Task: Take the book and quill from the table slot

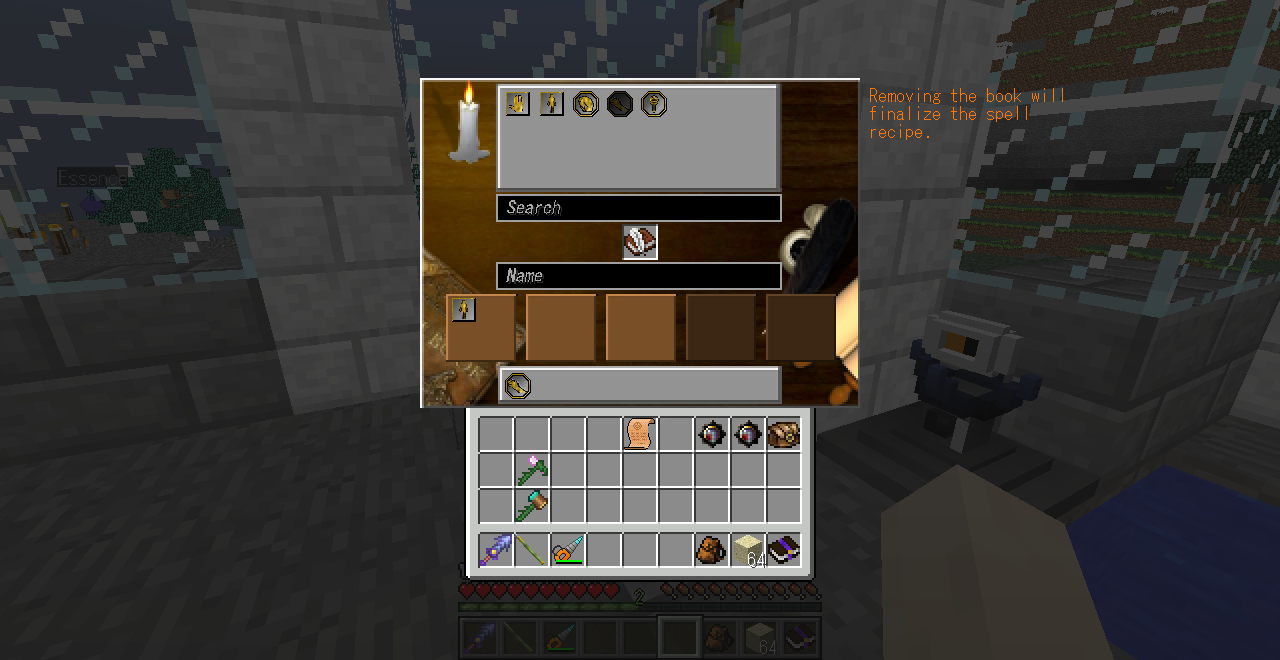Action: tap(640, 242)
